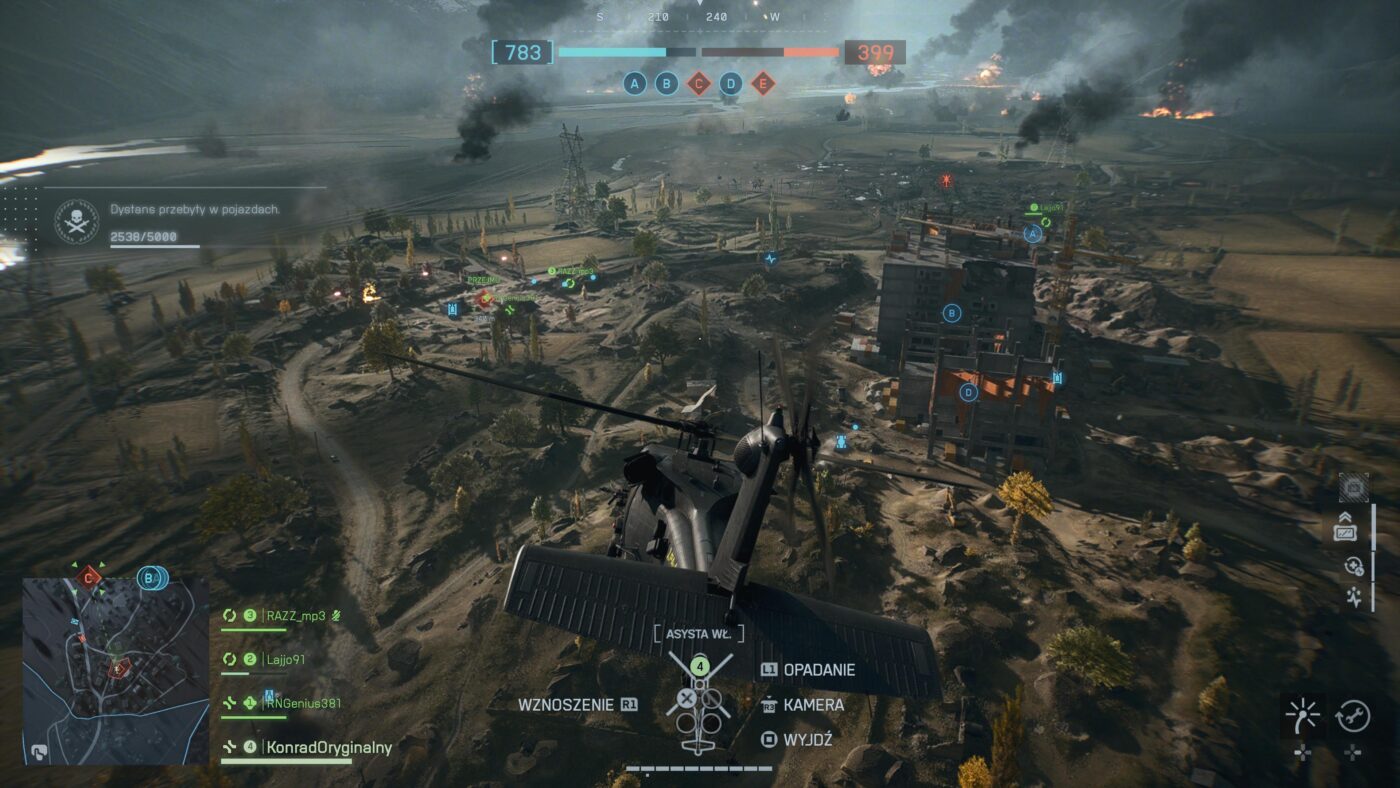Screen dimensions: 1400x788
Task: Activate the wrench repair system icon
Action: pyautogui.click(x=1352, y=715)
